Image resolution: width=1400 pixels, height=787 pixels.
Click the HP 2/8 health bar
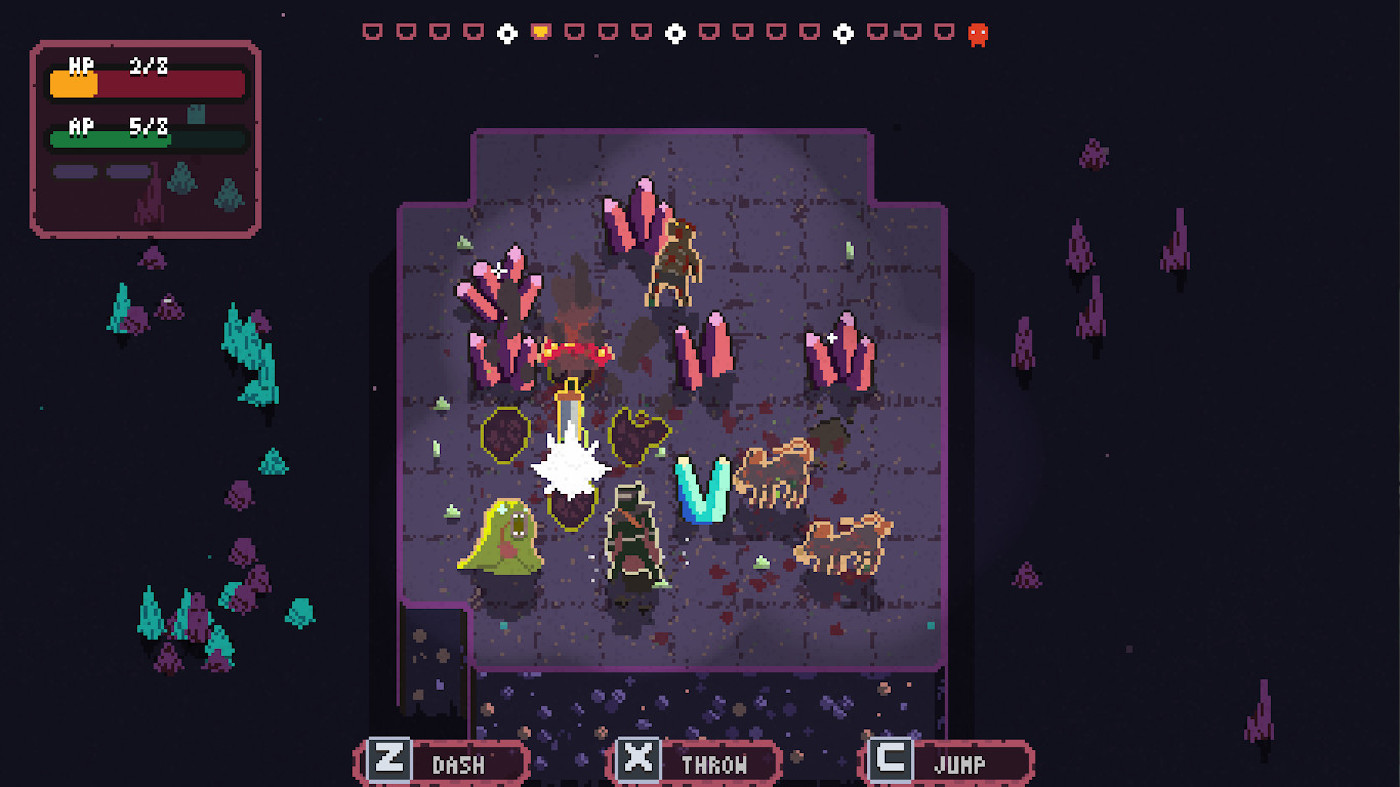click(x=147, y=83)
